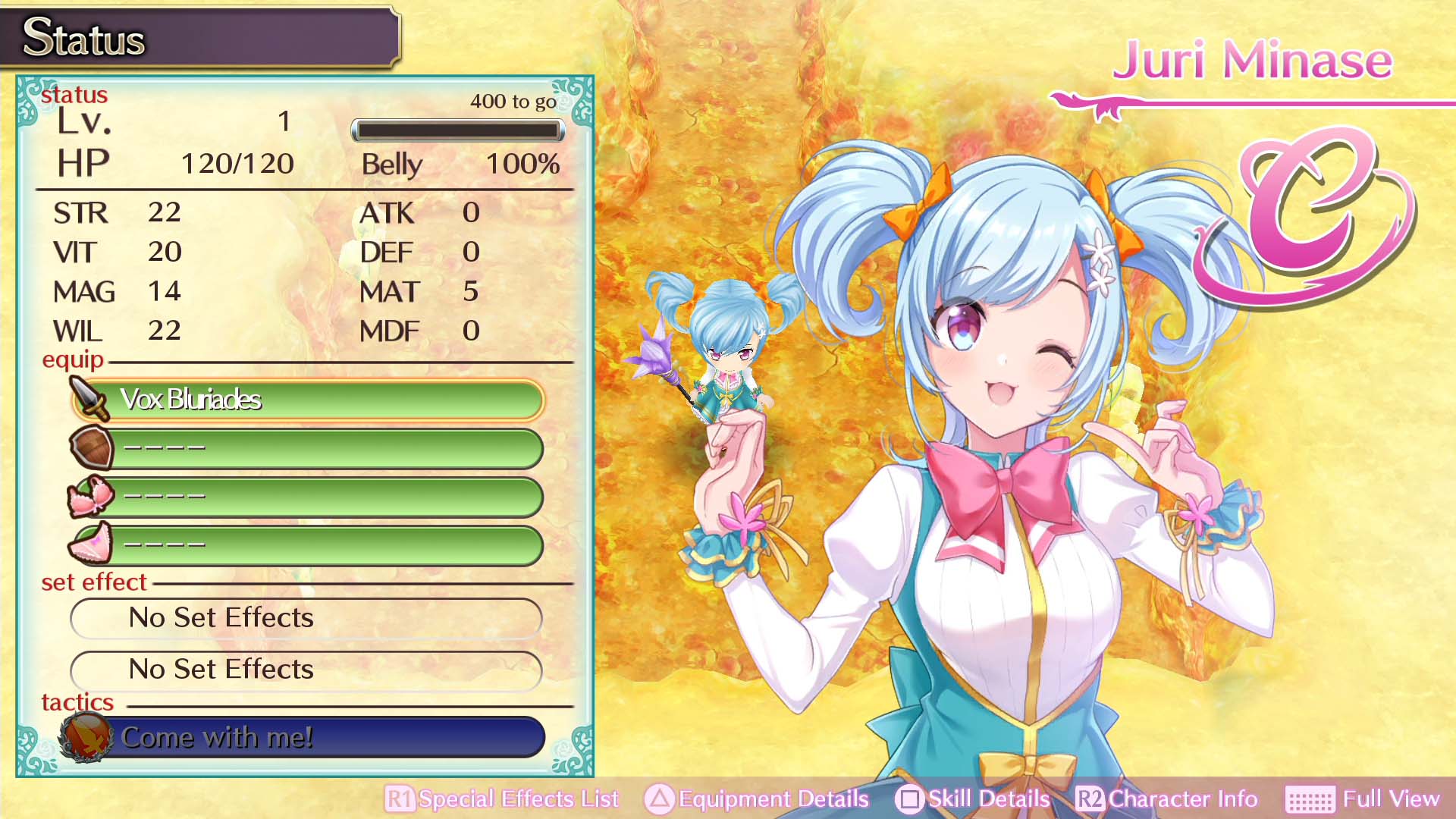Toggle the R2 Character Info view

(x=1090, y=799)
